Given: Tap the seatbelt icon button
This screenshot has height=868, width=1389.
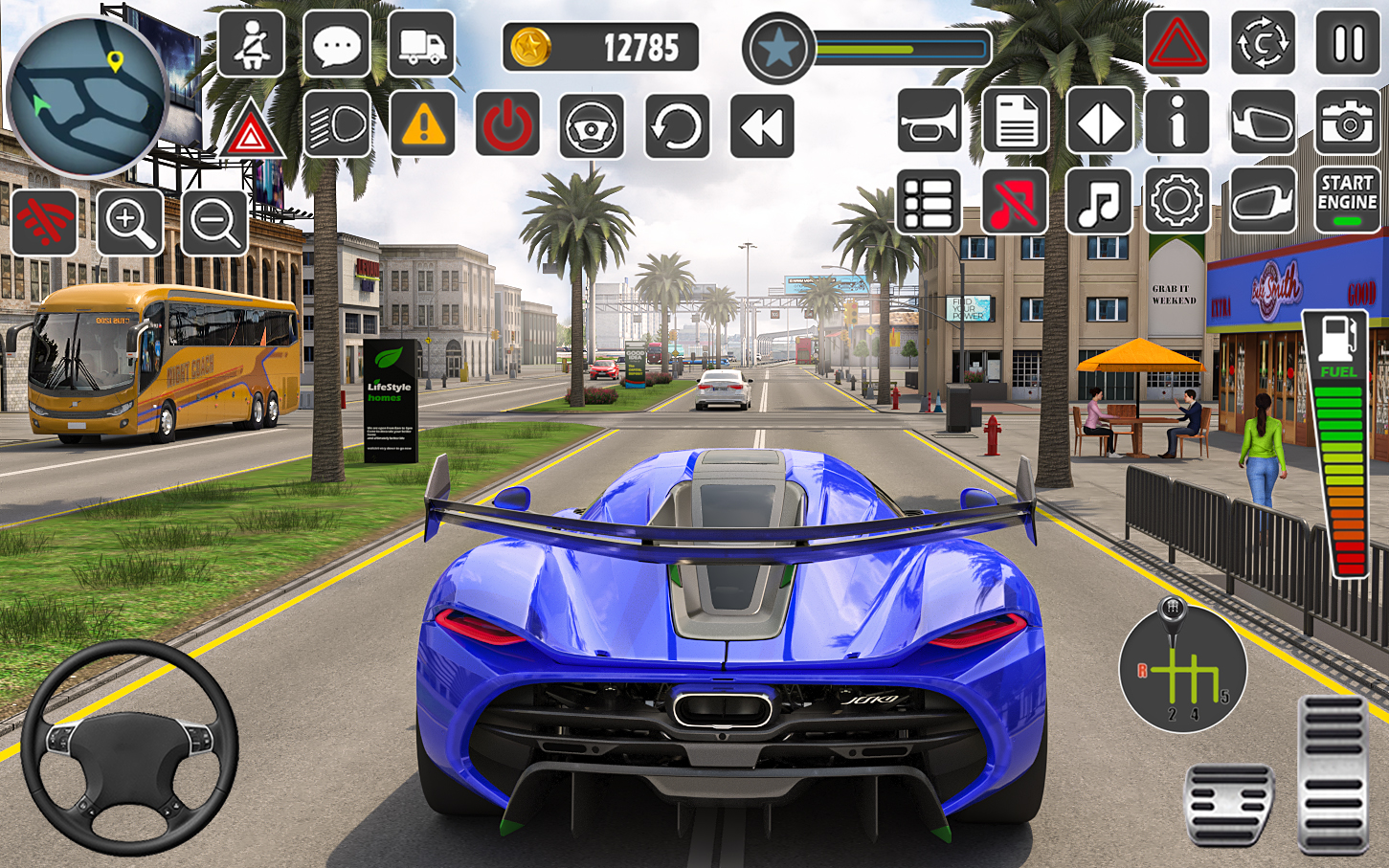Looking at the screenshot, I should pos(251,44).
